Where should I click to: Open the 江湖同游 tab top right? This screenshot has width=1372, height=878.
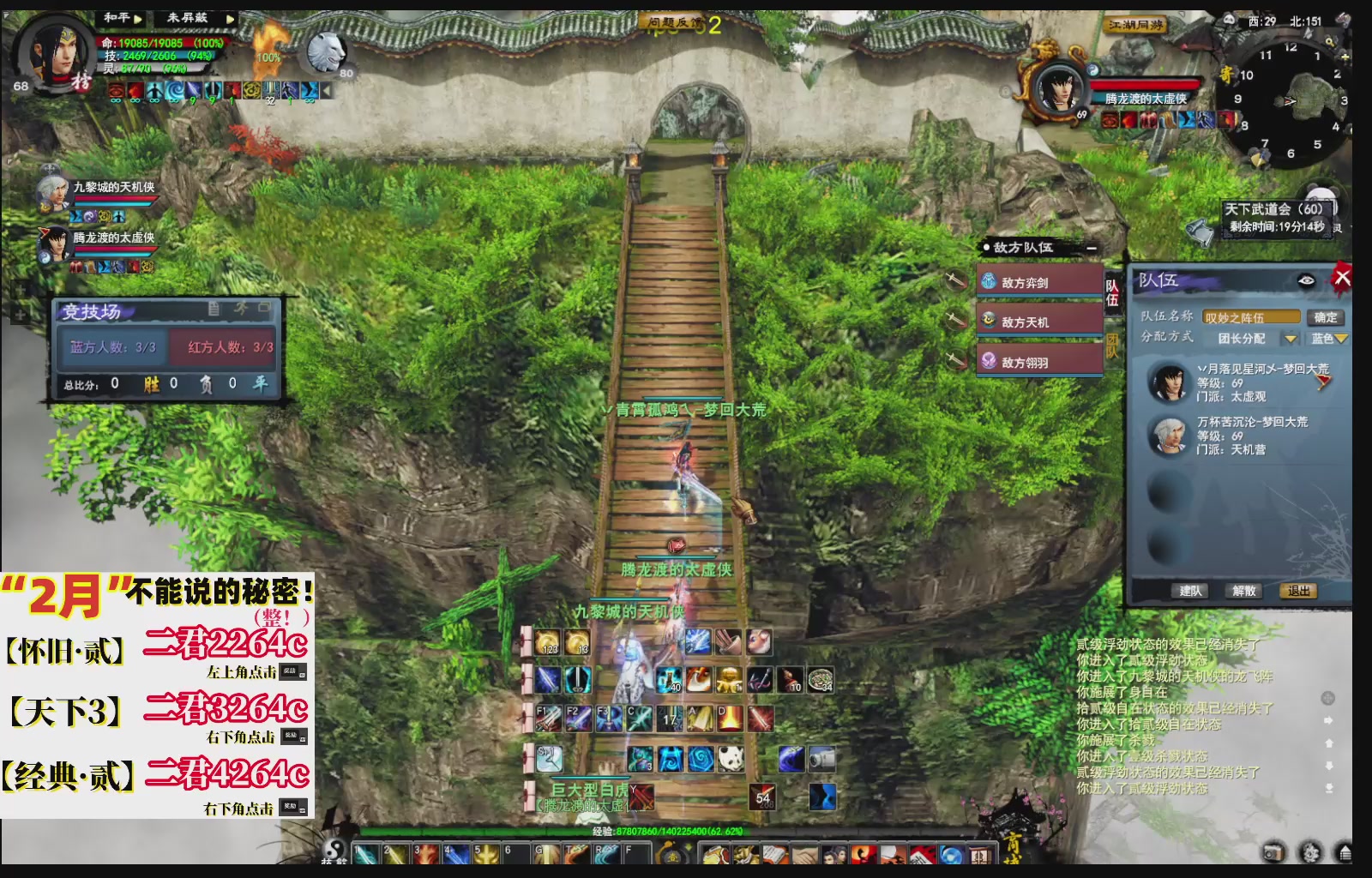pos(1134,26)
